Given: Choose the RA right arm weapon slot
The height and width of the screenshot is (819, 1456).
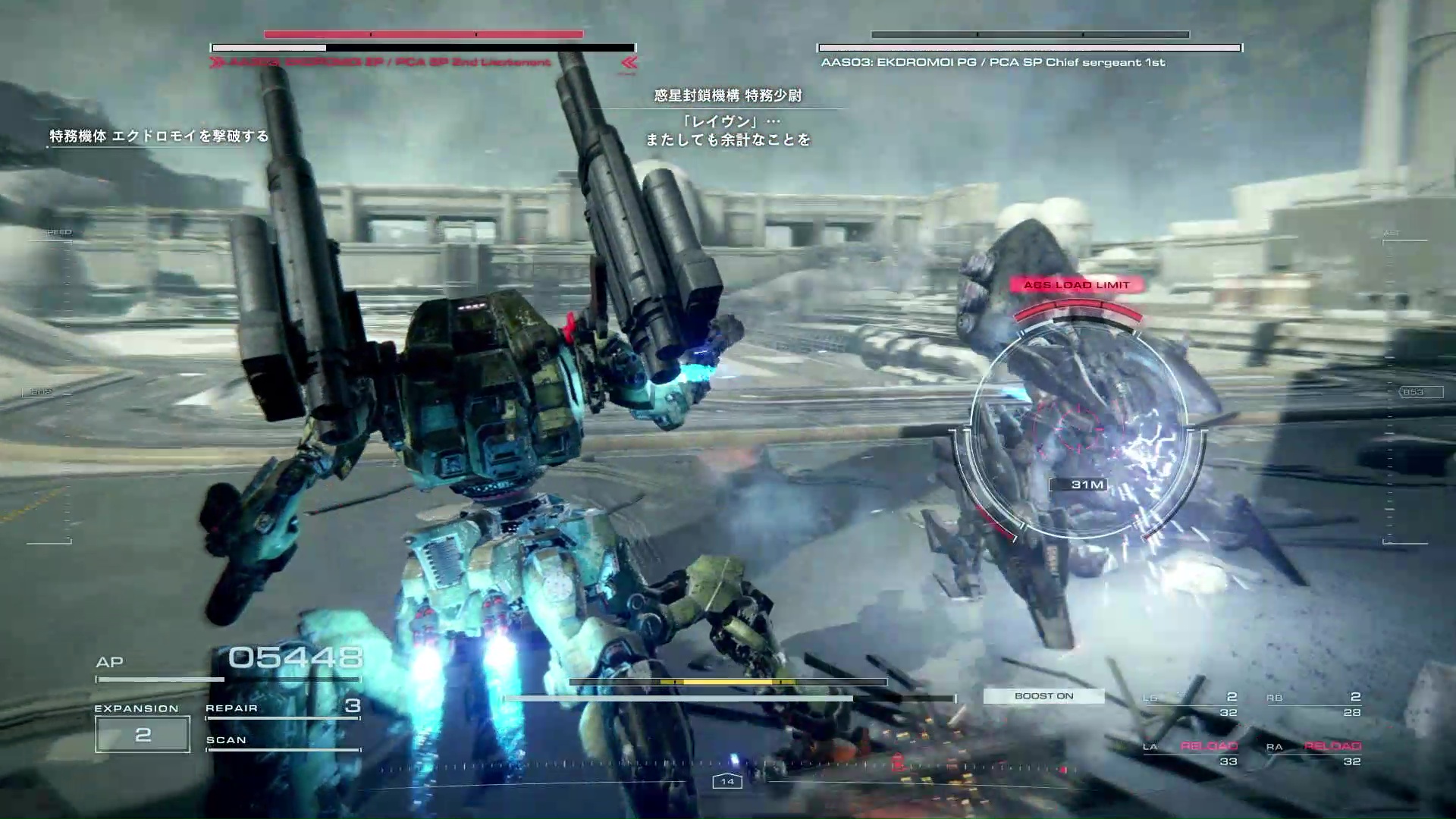Looking at the screenshot, I should pos(1313,754).
